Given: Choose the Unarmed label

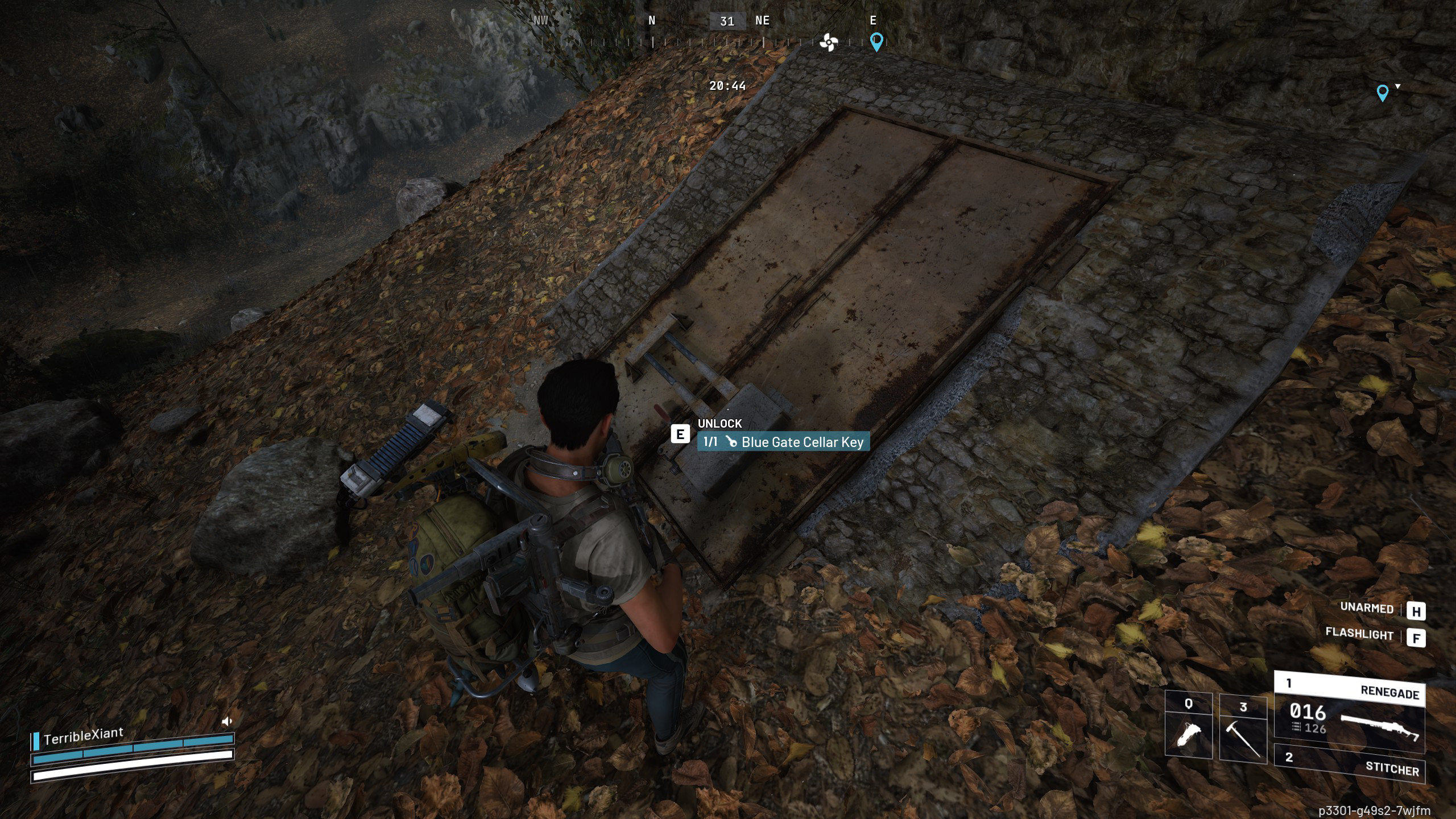Looking at the screenshot, I should tap(1367, 607).
